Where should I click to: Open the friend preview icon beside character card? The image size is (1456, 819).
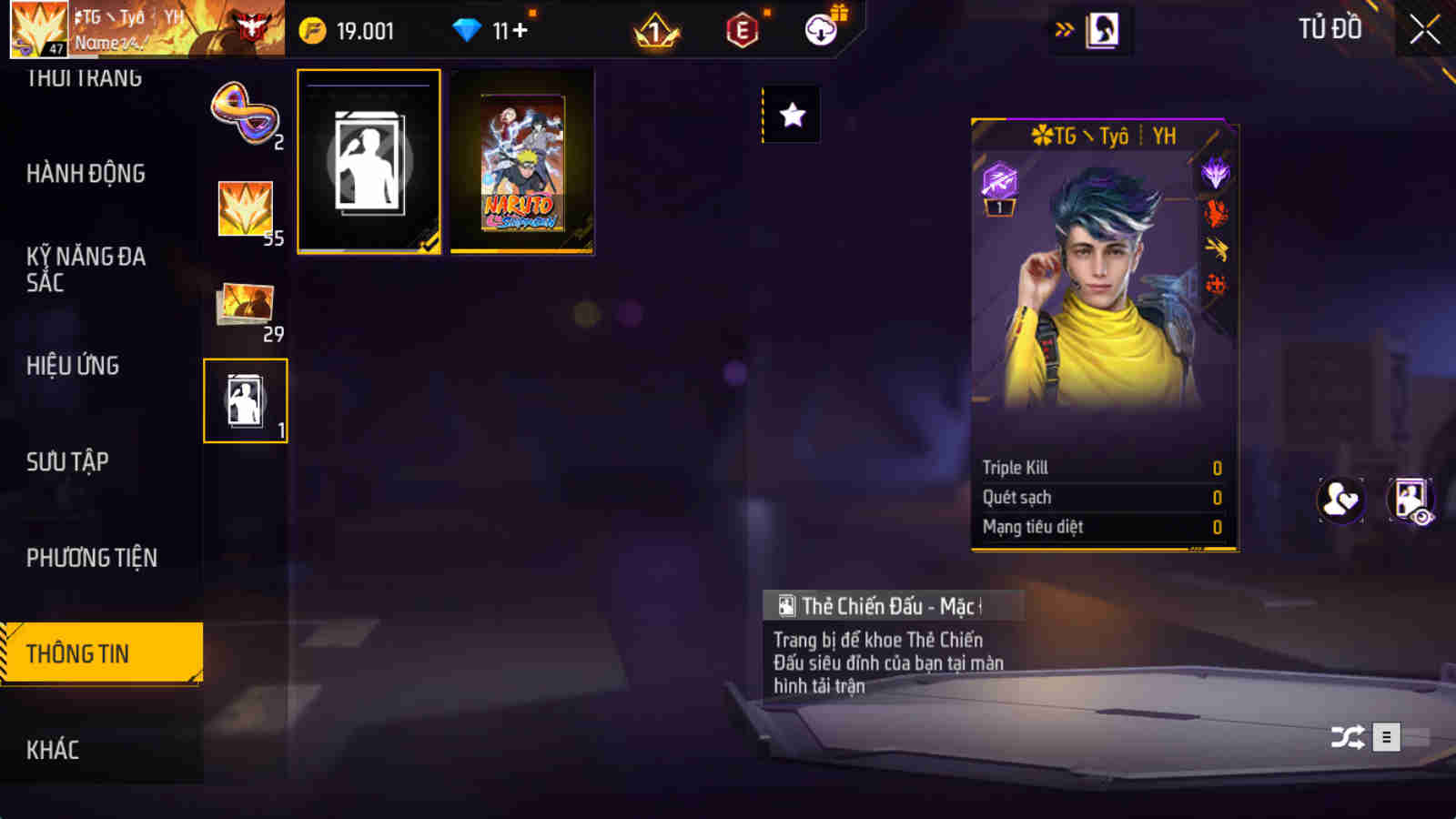tap(1340, 500)
